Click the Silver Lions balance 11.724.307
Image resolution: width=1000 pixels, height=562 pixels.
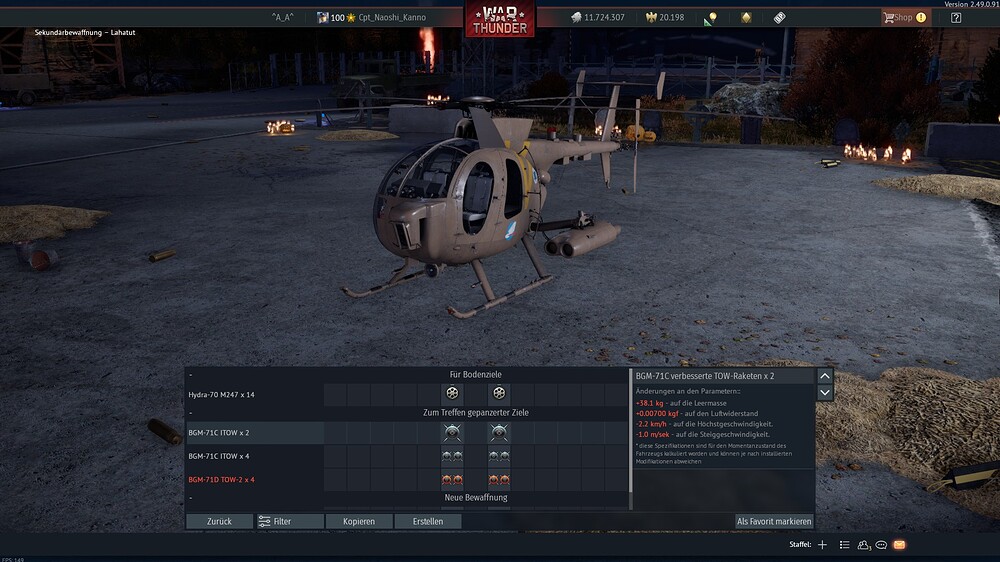coord(597,17)
